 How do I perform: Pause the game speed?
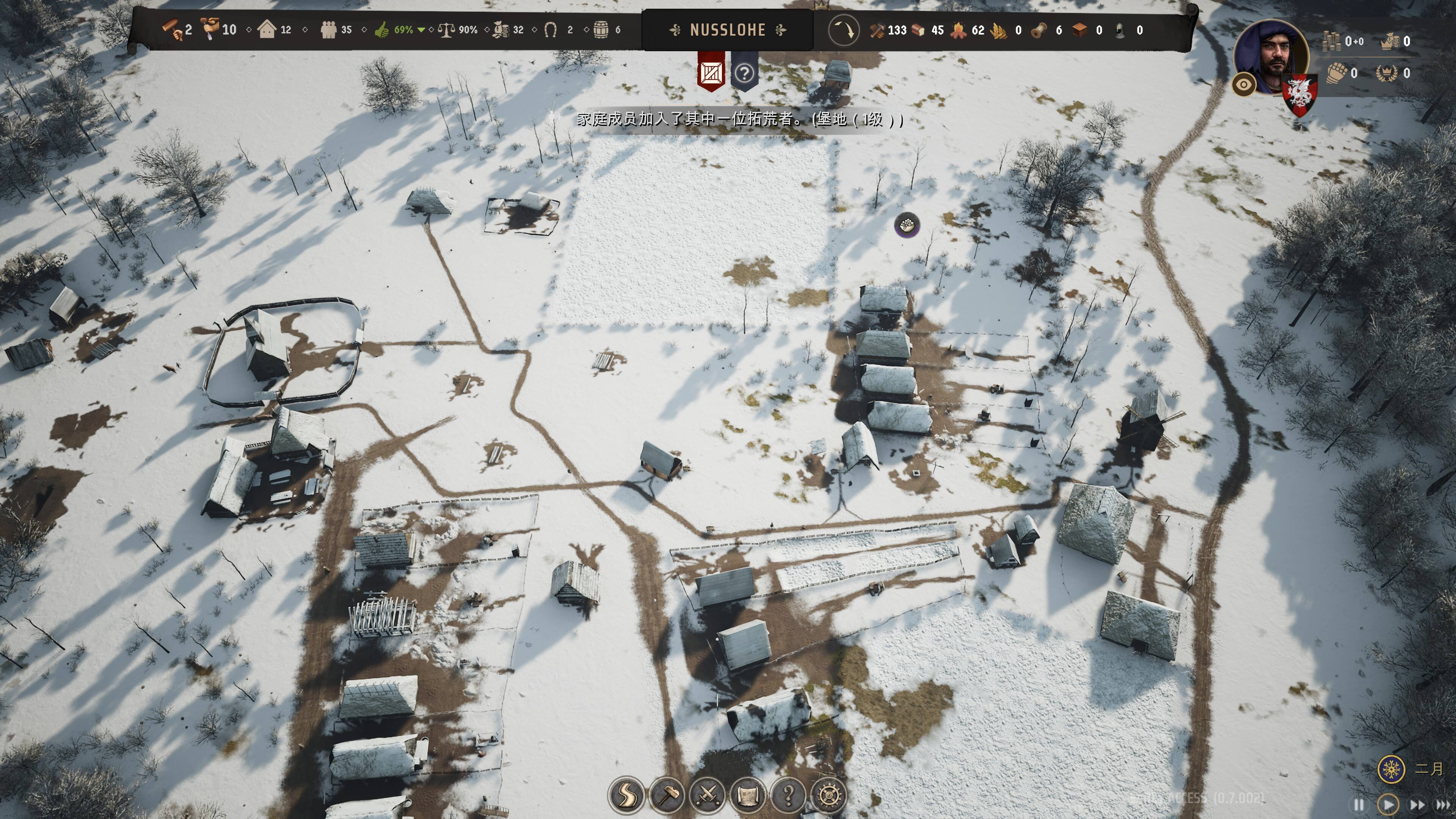(x=1359, y=804)
